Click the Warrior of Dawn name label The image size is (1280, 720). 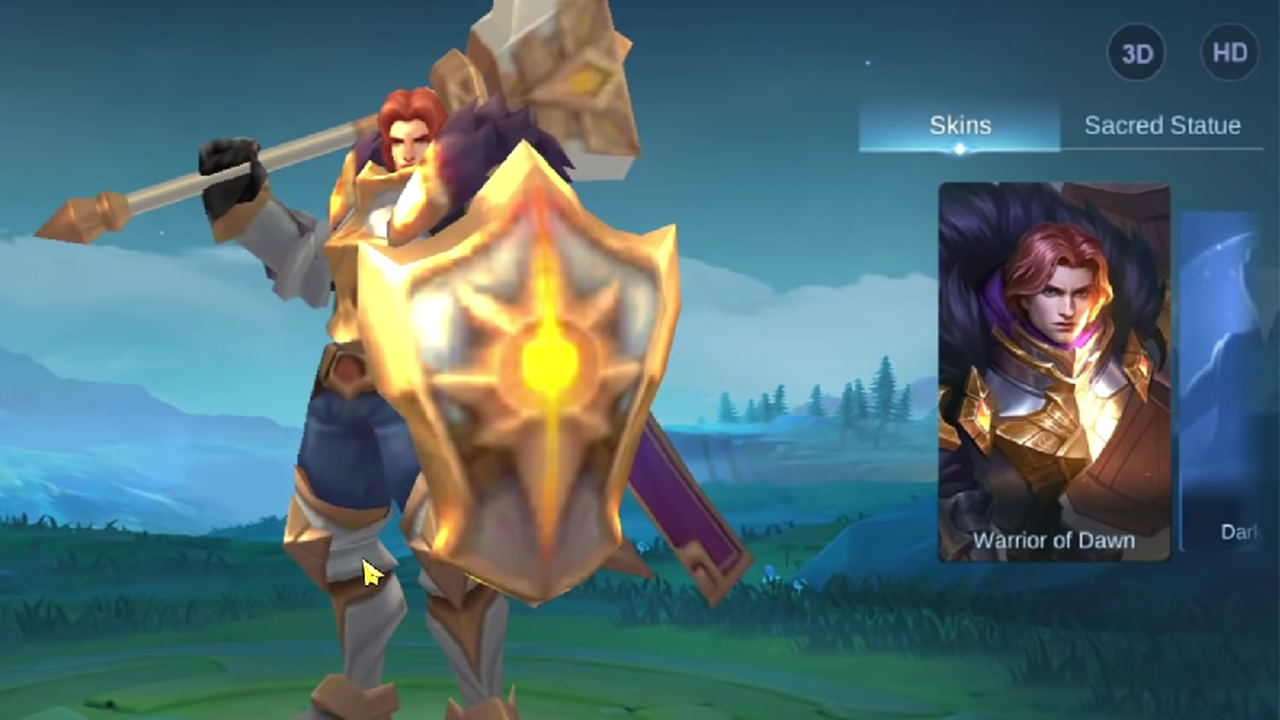[x=1055, y=540]
